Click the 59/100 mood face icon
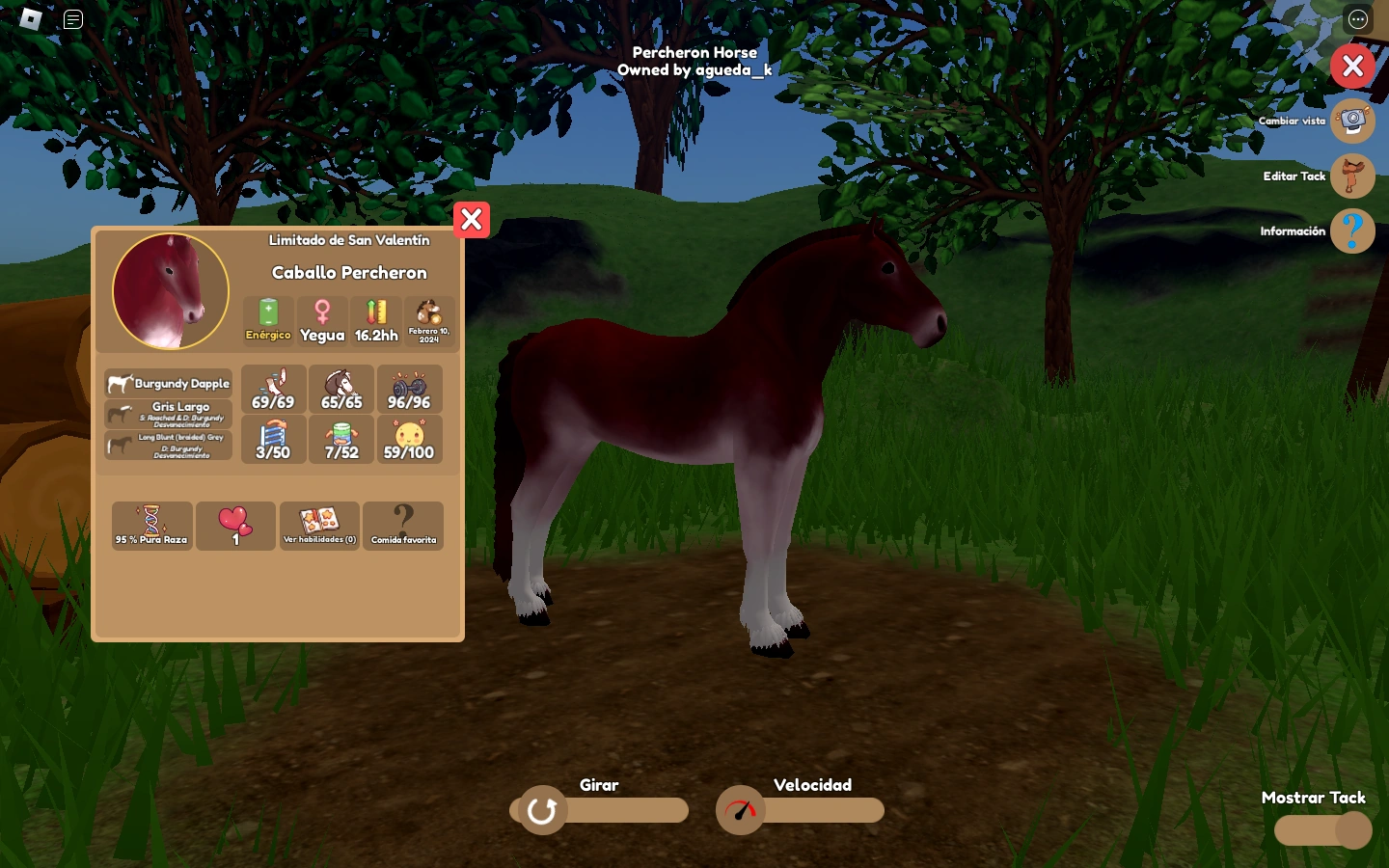This screenshot has width=1389, height=868. (409, 439)
